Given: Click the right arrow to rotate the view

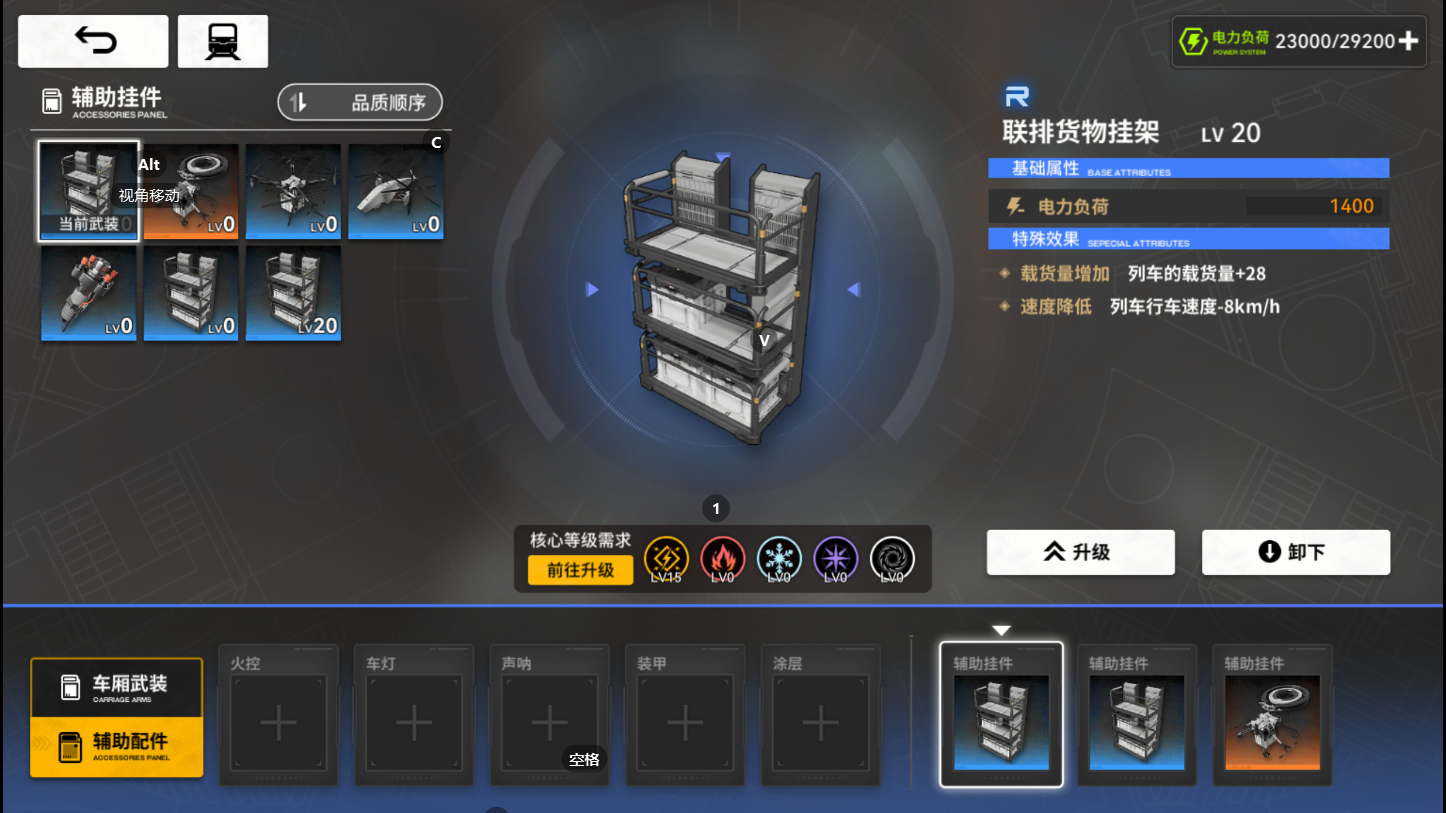Looking at the screenshot, I should pyautogui.click(x=852, y=288).
